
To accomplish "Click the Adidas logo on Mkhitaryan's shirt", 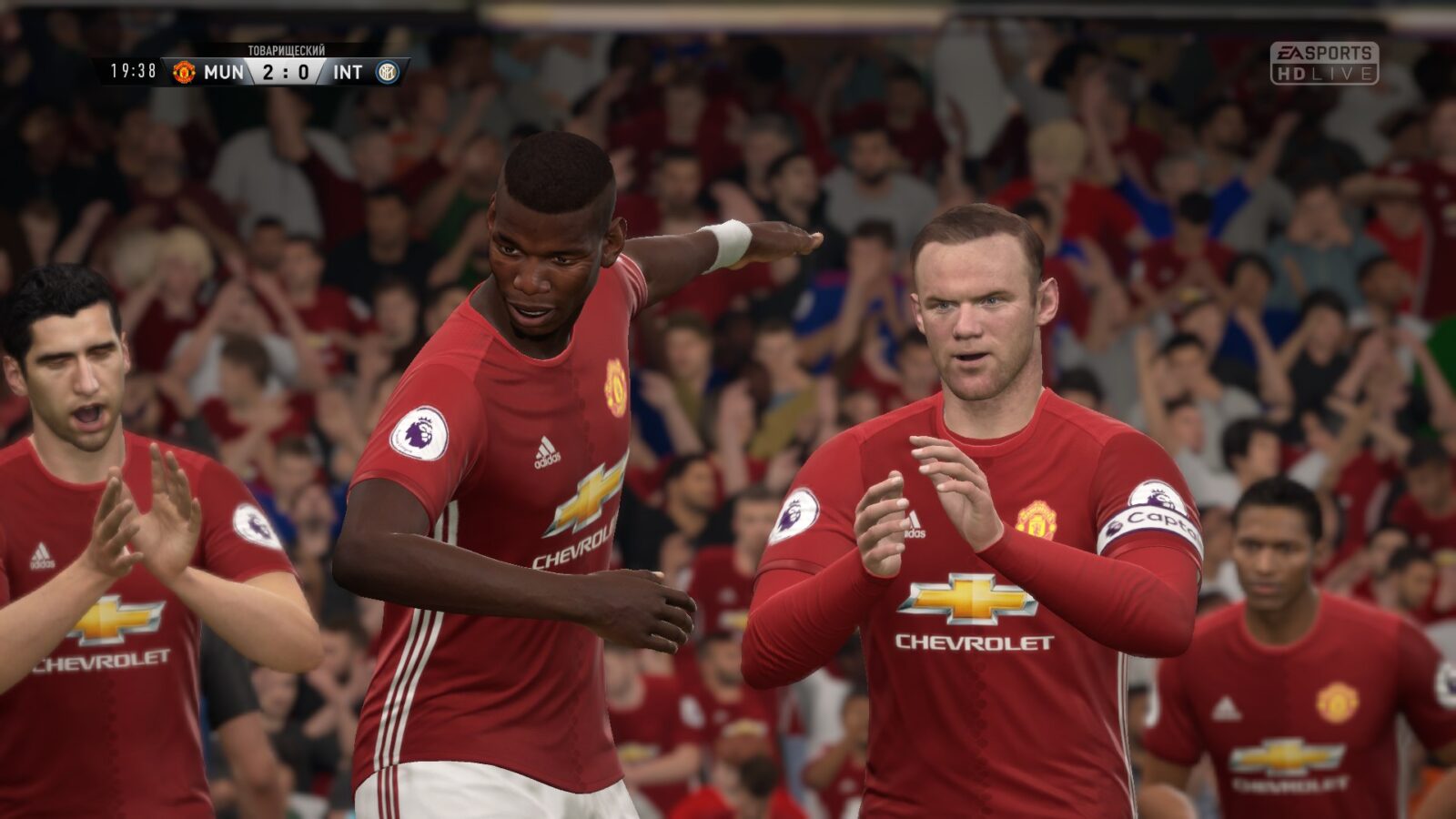I will click(43, 553).
